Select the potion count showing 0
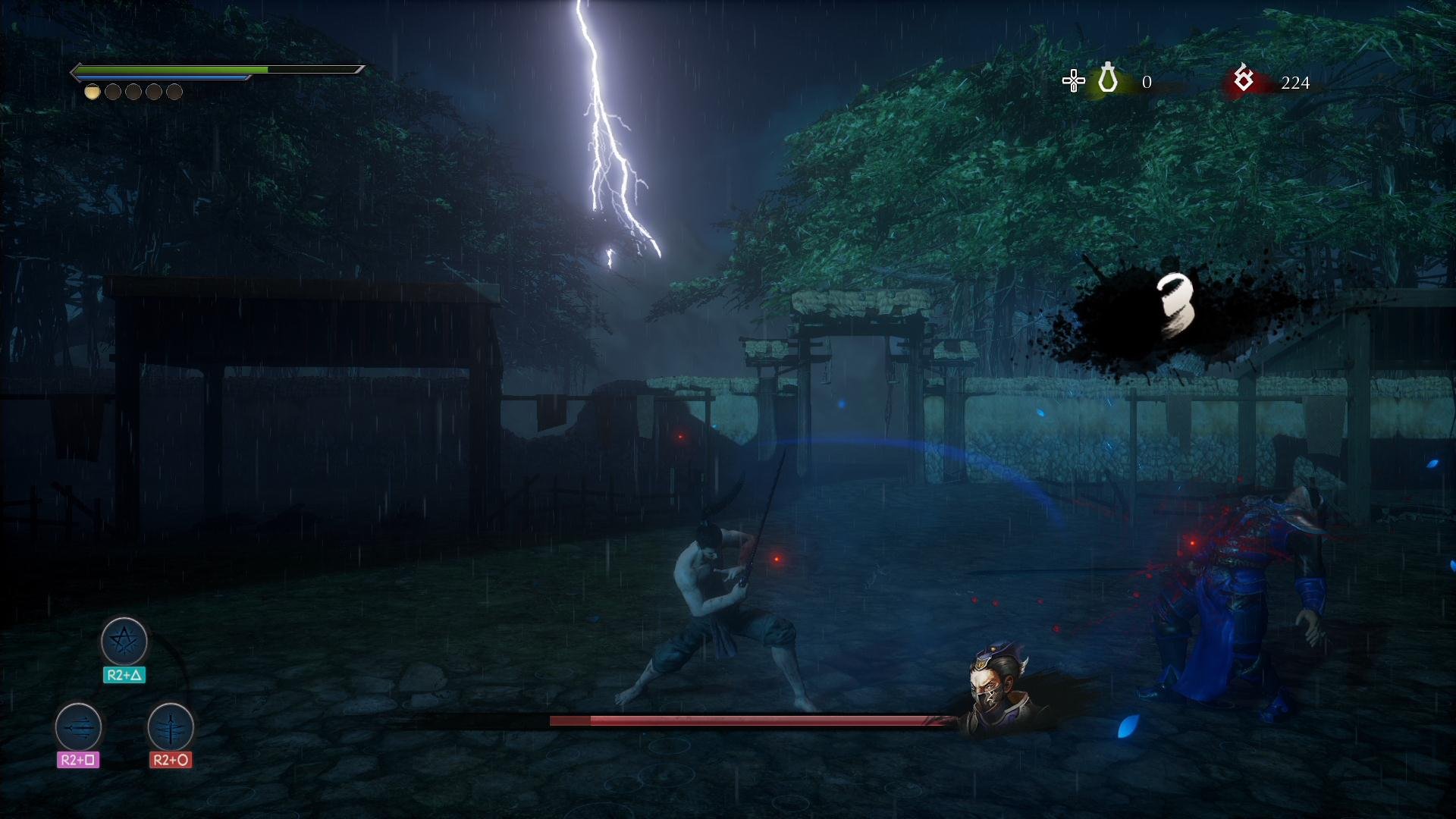Image resolution: width=1456 pixels, height=819 pixels. [1147, 82]
